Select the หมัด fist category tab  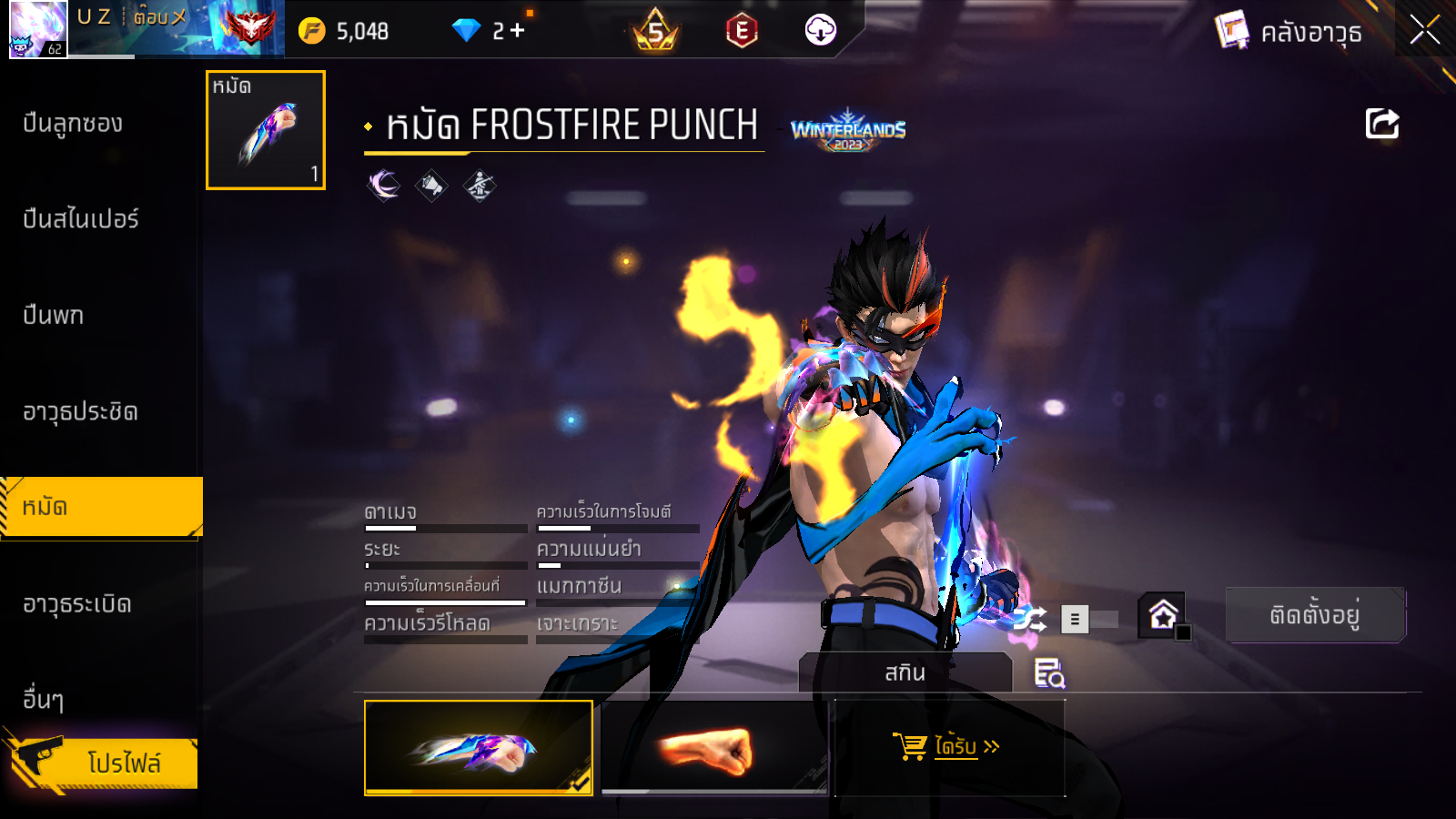[x=100, y=507]
